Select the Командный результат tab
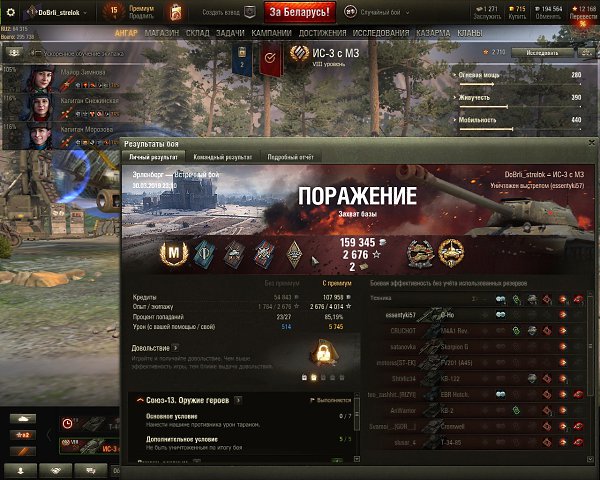Viewport: 600px width, 480px height. pos(224,157)
